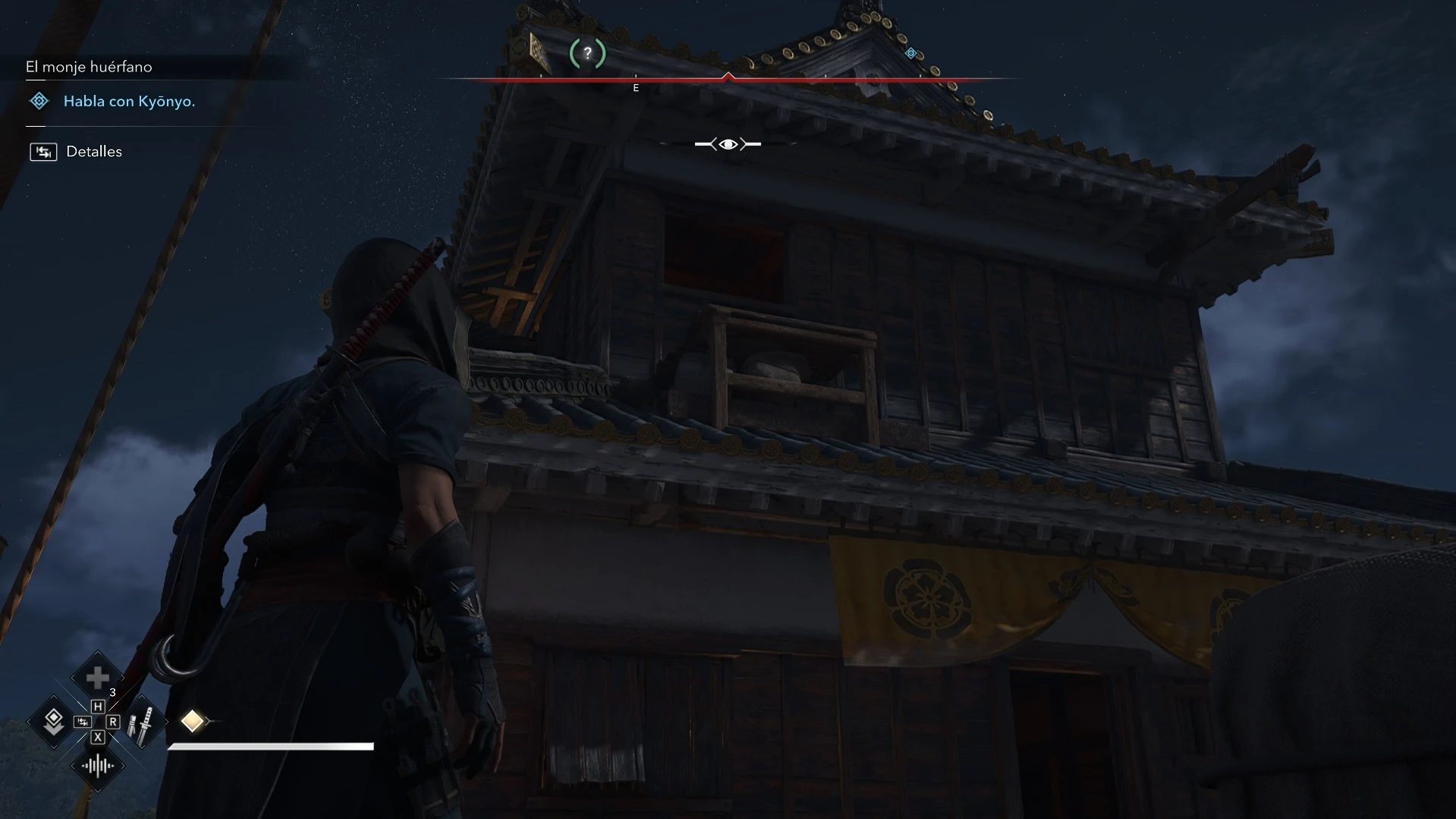
Task: Select the katana and tanto weapon icon
Action: (x=140, y=723)
